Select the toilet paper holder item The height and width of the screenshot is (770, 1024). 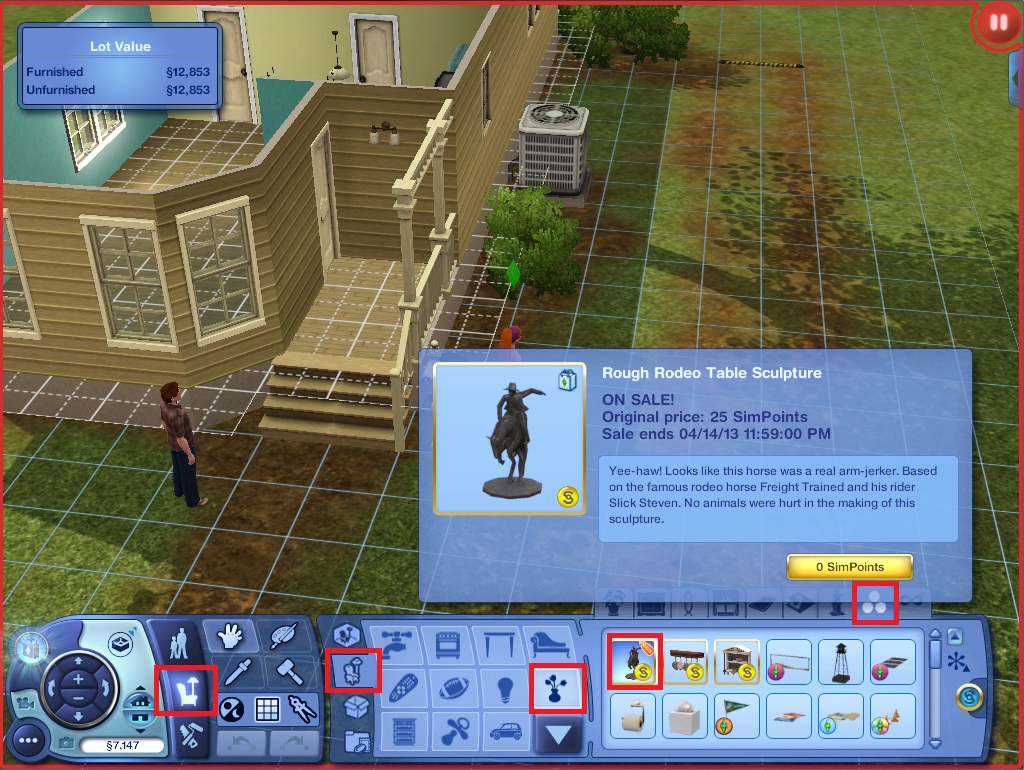[x=634, y=714]
